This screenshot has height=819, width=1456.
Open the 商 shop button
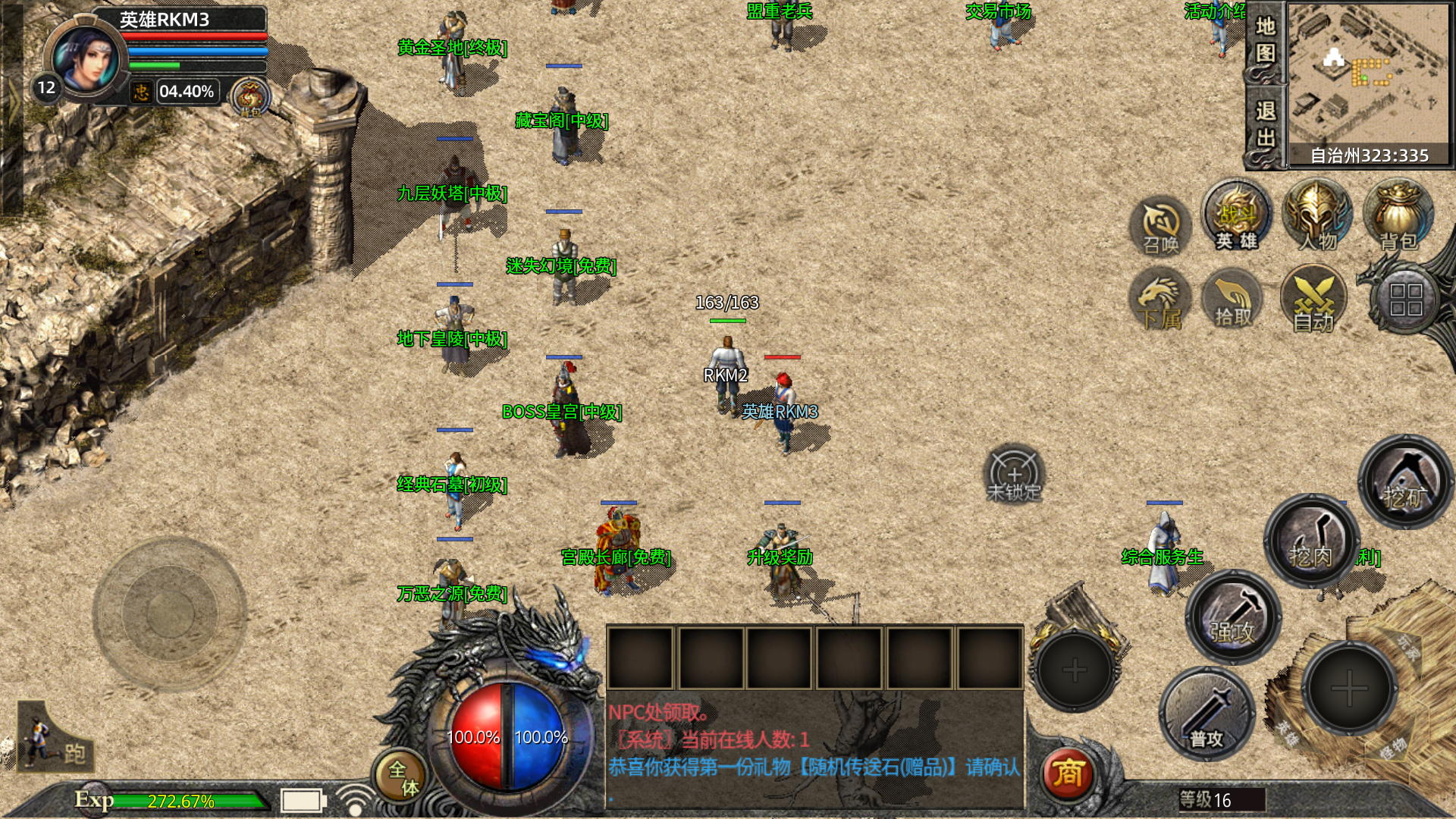tap(1068, 773)
